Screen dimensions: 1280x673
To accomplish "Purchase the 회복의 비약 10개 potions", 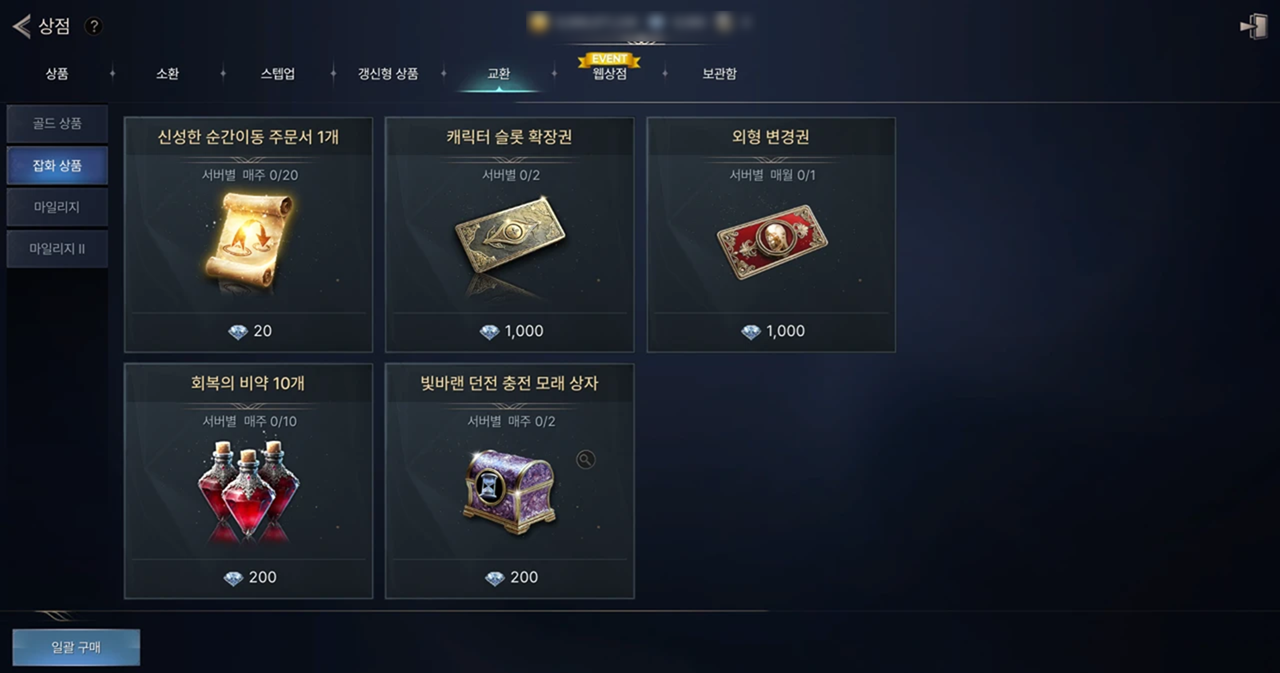I will (x=248, y=481).
